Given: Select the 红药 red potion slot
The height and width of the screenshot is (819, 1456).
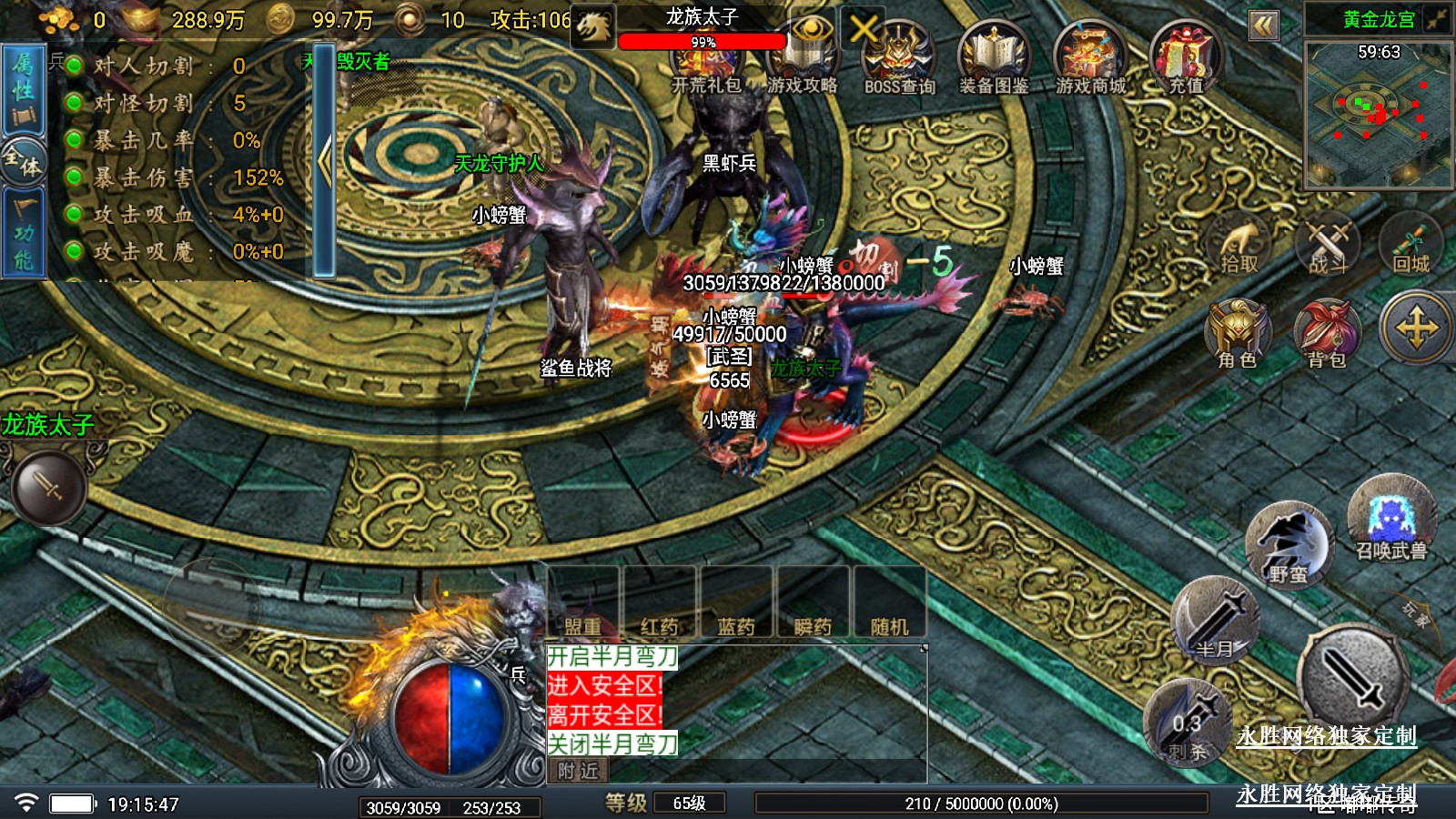Looking at the screenshot, I should point(659,602).
